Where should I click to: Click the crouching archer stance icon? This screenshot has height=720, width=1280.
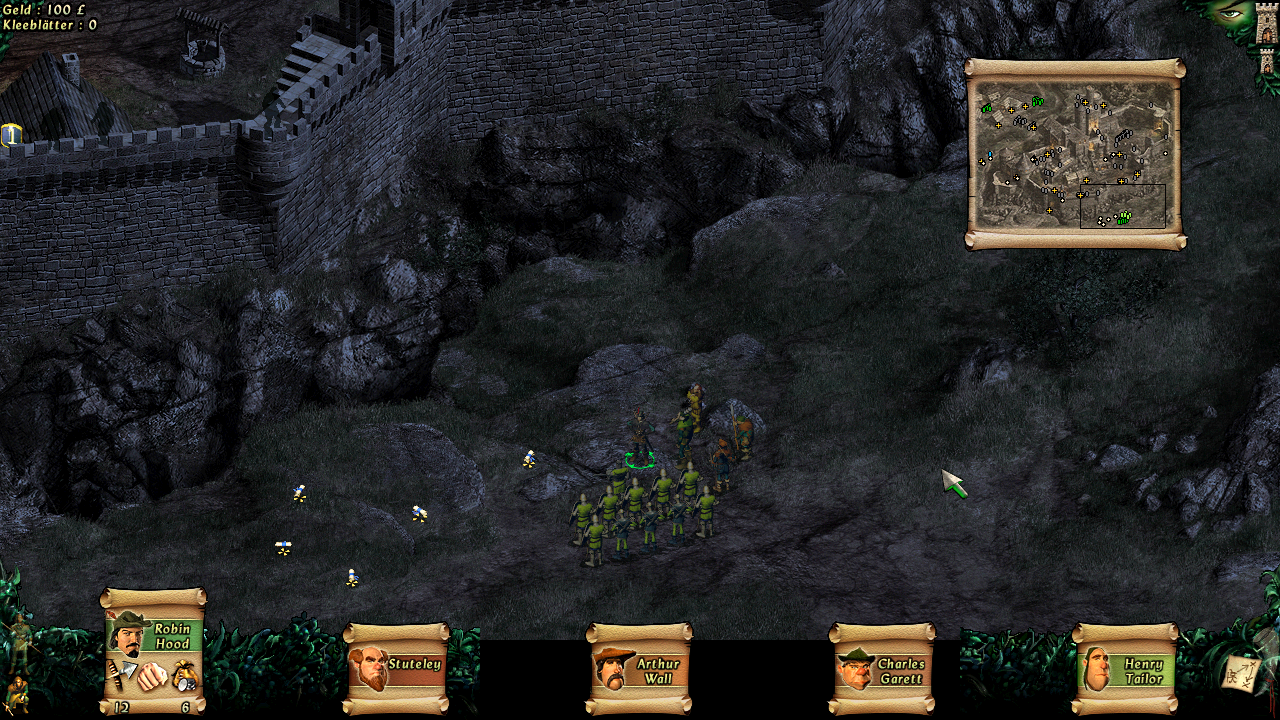17,693
